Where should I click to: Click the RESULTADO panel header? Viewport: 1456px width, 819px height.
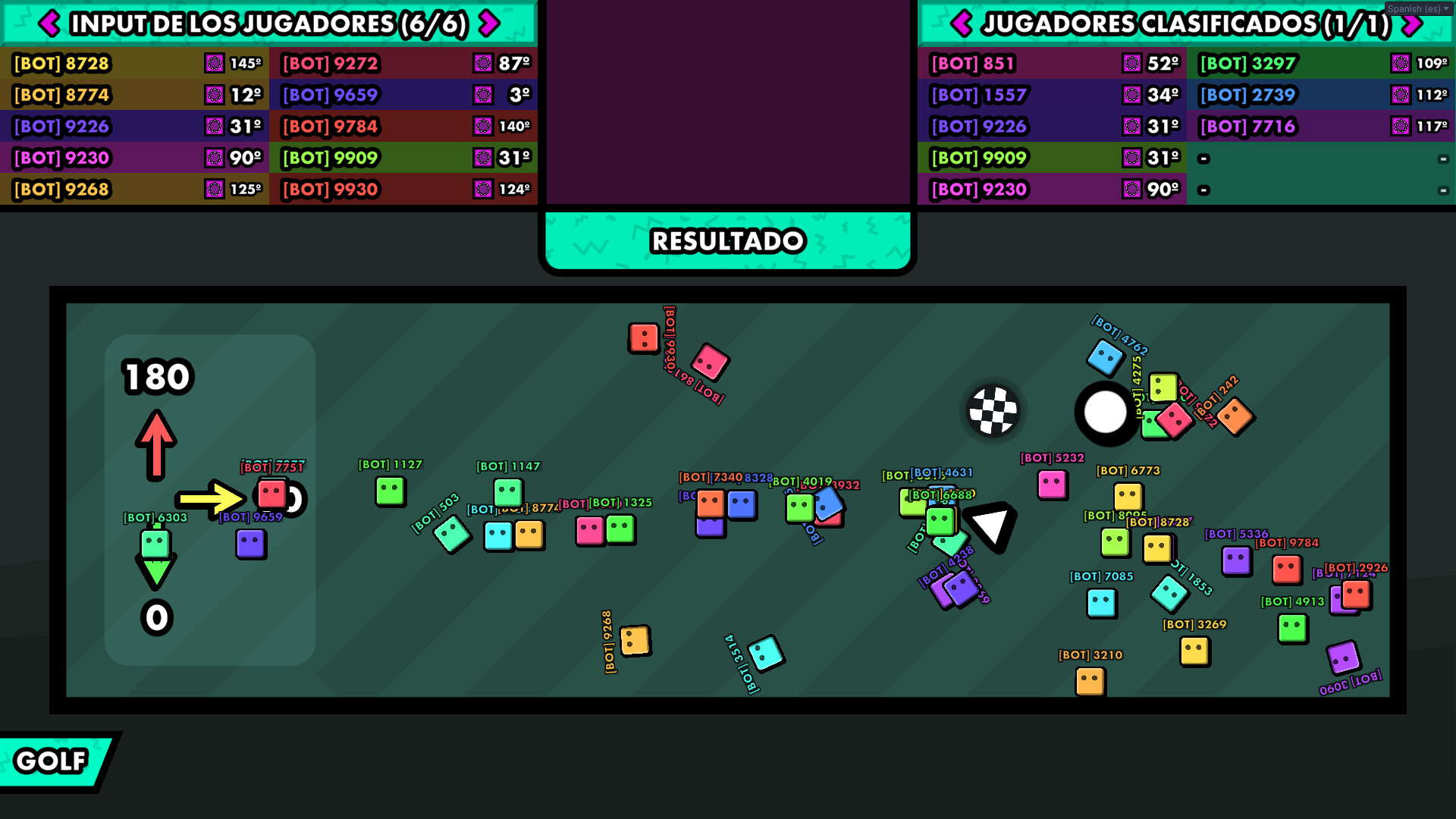point(726,240)
